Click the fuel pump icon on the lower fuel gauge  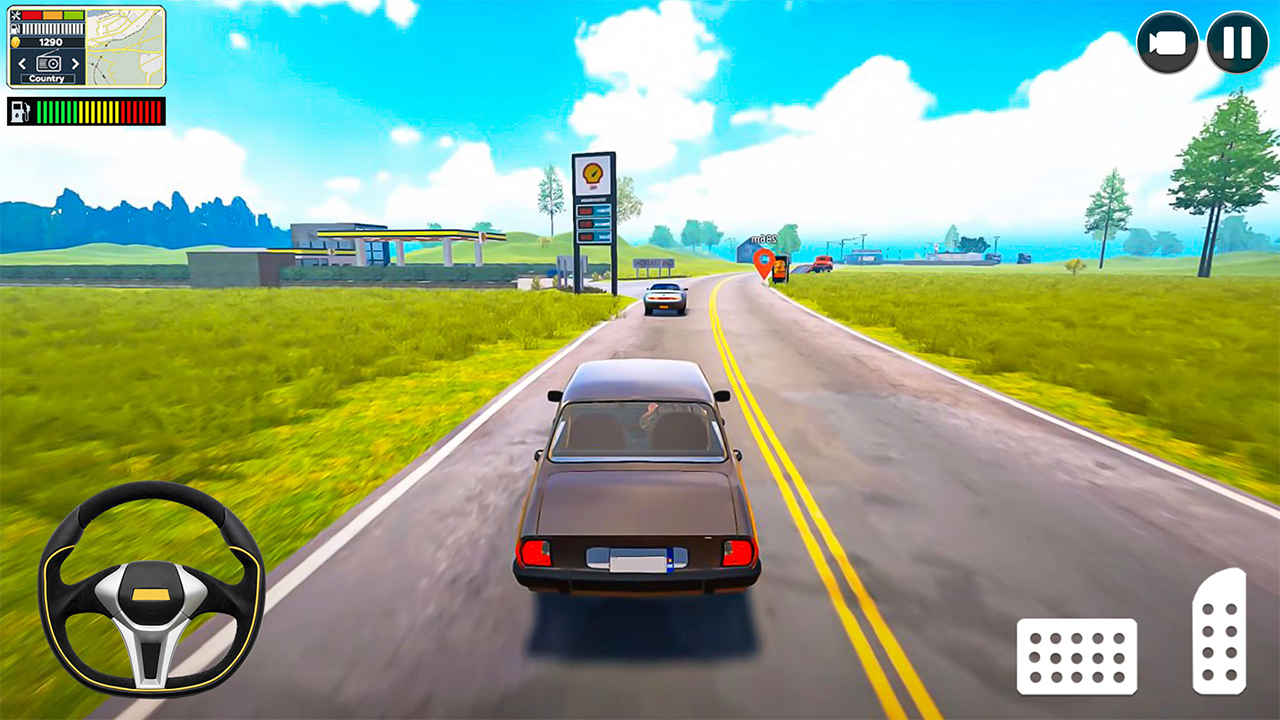21,111
